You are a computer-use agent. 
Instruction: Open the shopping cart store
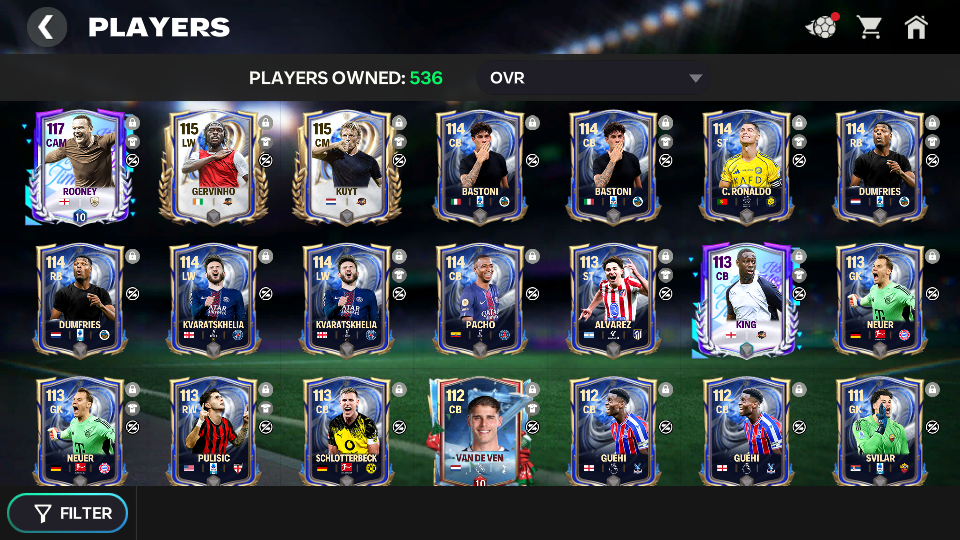(869, 27)
